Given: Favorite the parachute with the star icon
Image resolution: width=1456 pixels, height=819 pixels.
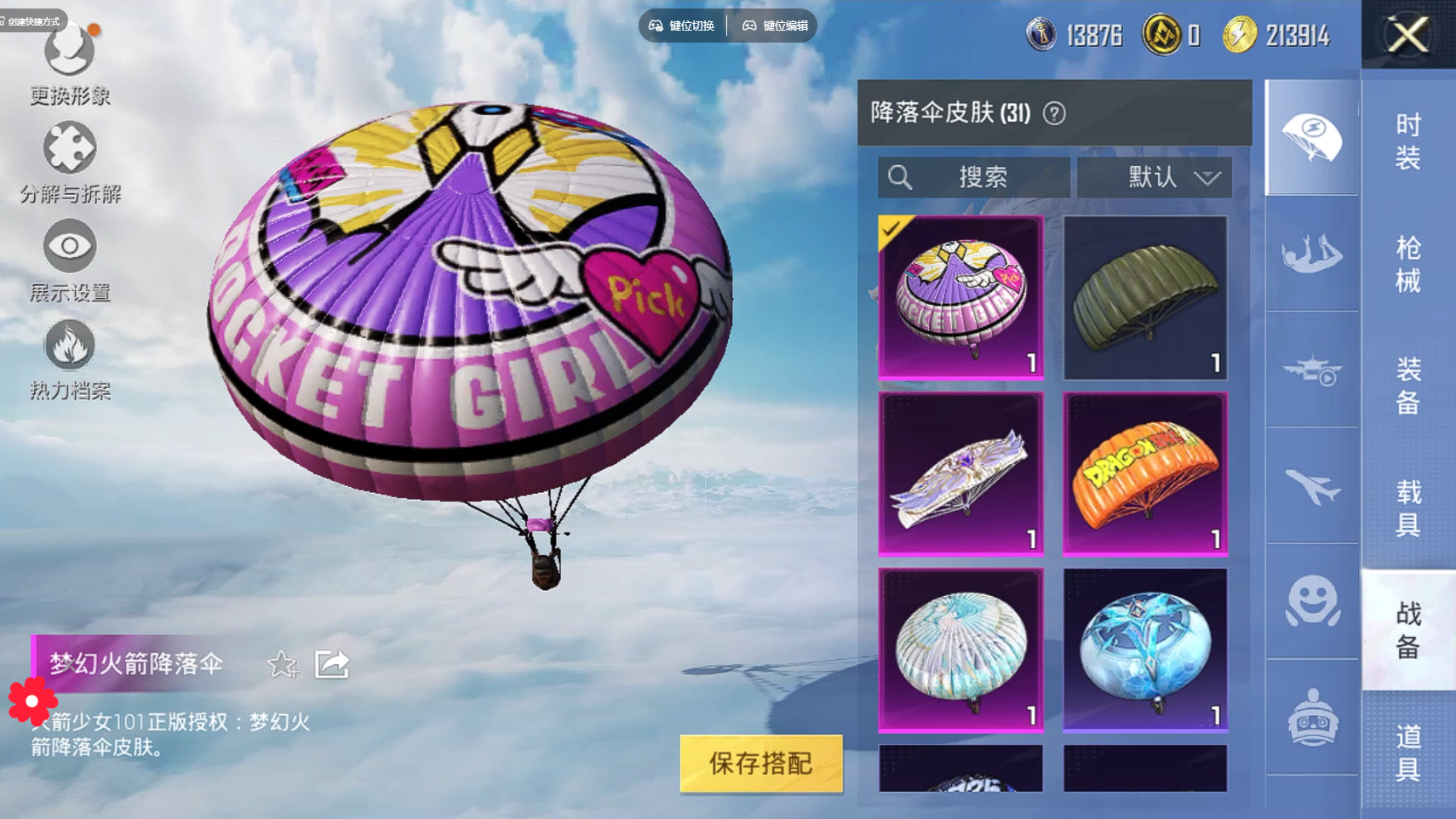Looking at the screenshot, I should coord(282,664).
